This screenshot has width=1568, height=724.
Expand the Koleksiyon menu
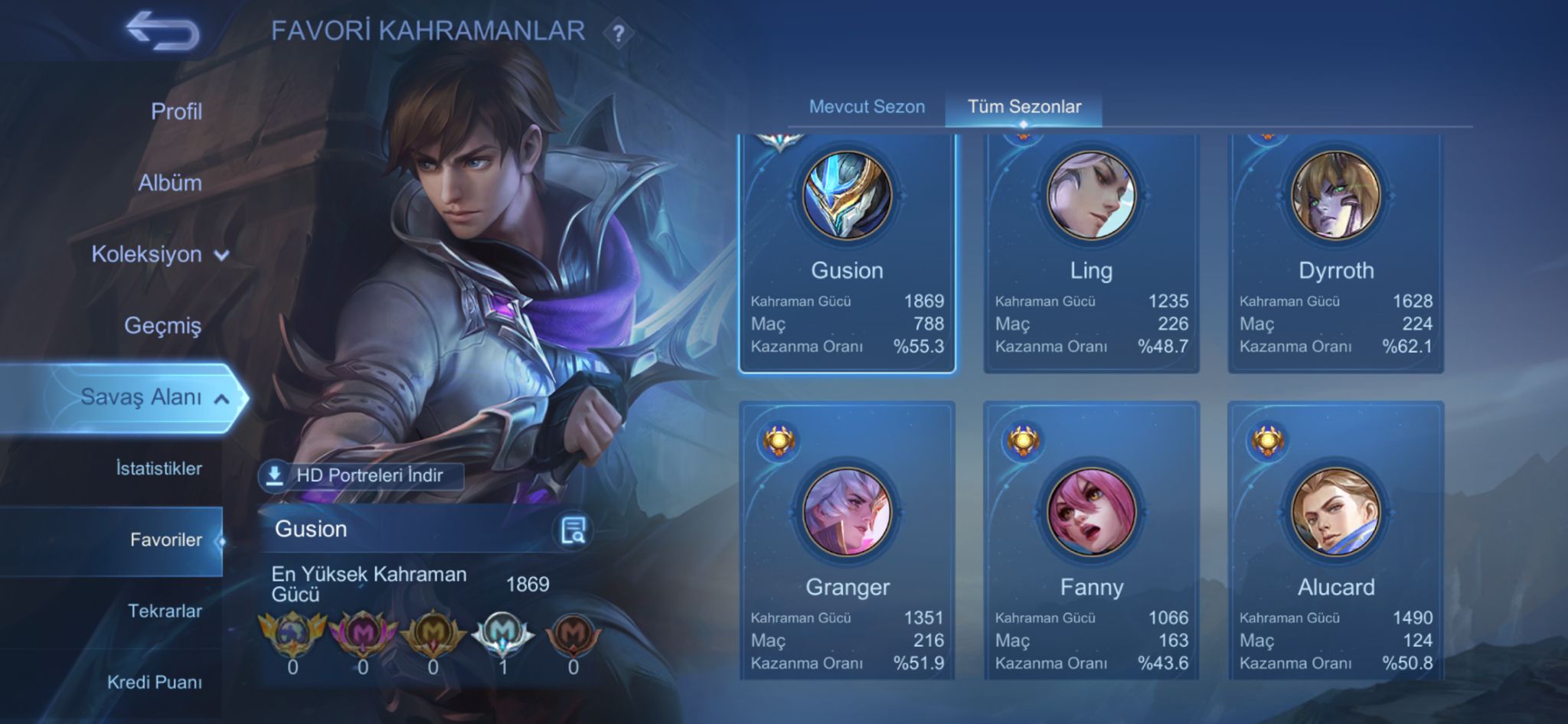(x=159, y=254)
